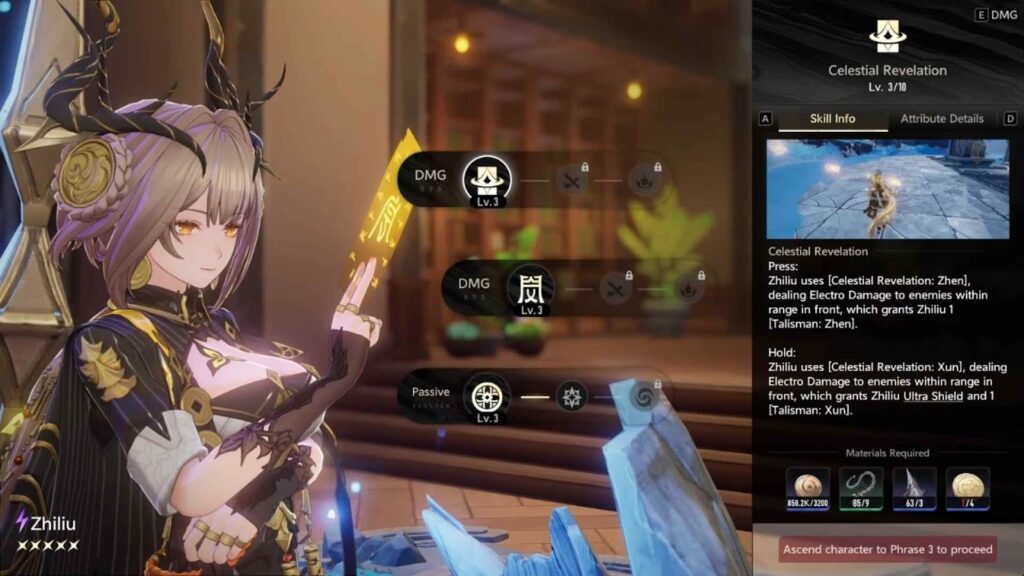This screenshot has width=1024, height=576.
Task: Click Ascend character to Phrase 3 button
Action: pyautogui.click(x=887, y=549)
